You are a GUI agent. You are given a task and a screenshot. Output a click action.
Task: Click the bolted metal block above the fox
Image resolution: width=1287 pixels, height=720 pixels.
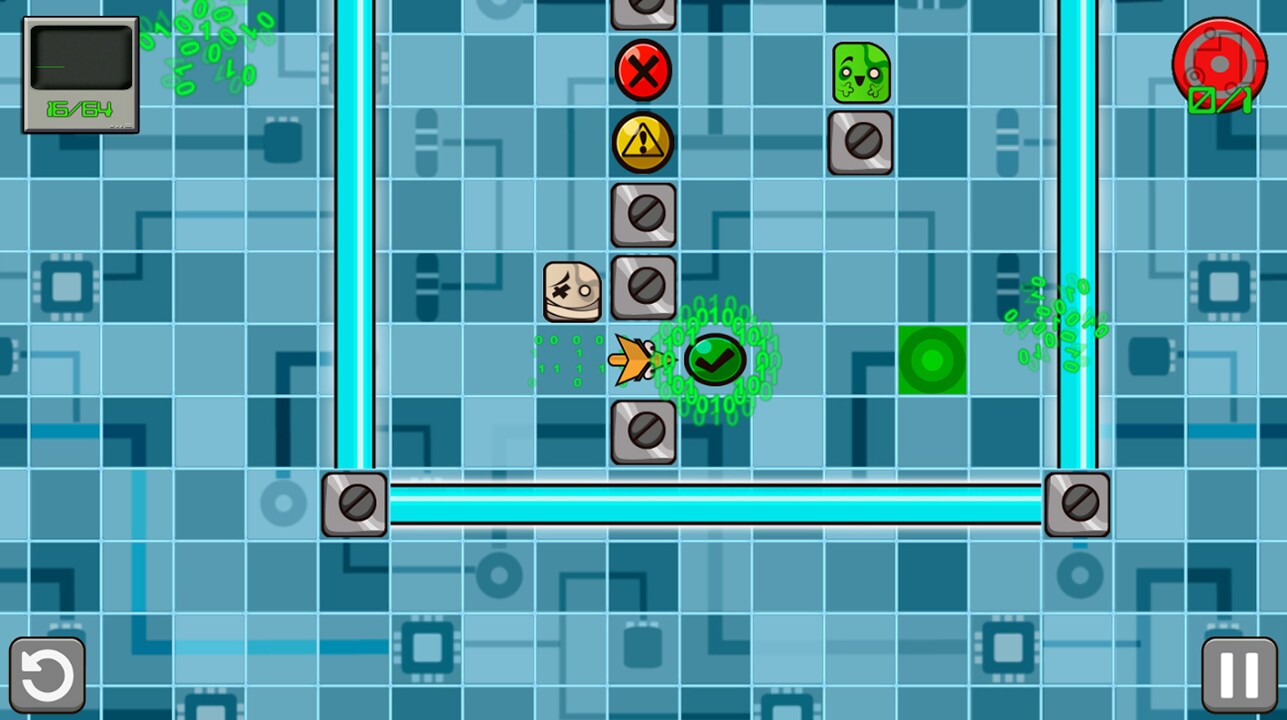coord(643,287)
